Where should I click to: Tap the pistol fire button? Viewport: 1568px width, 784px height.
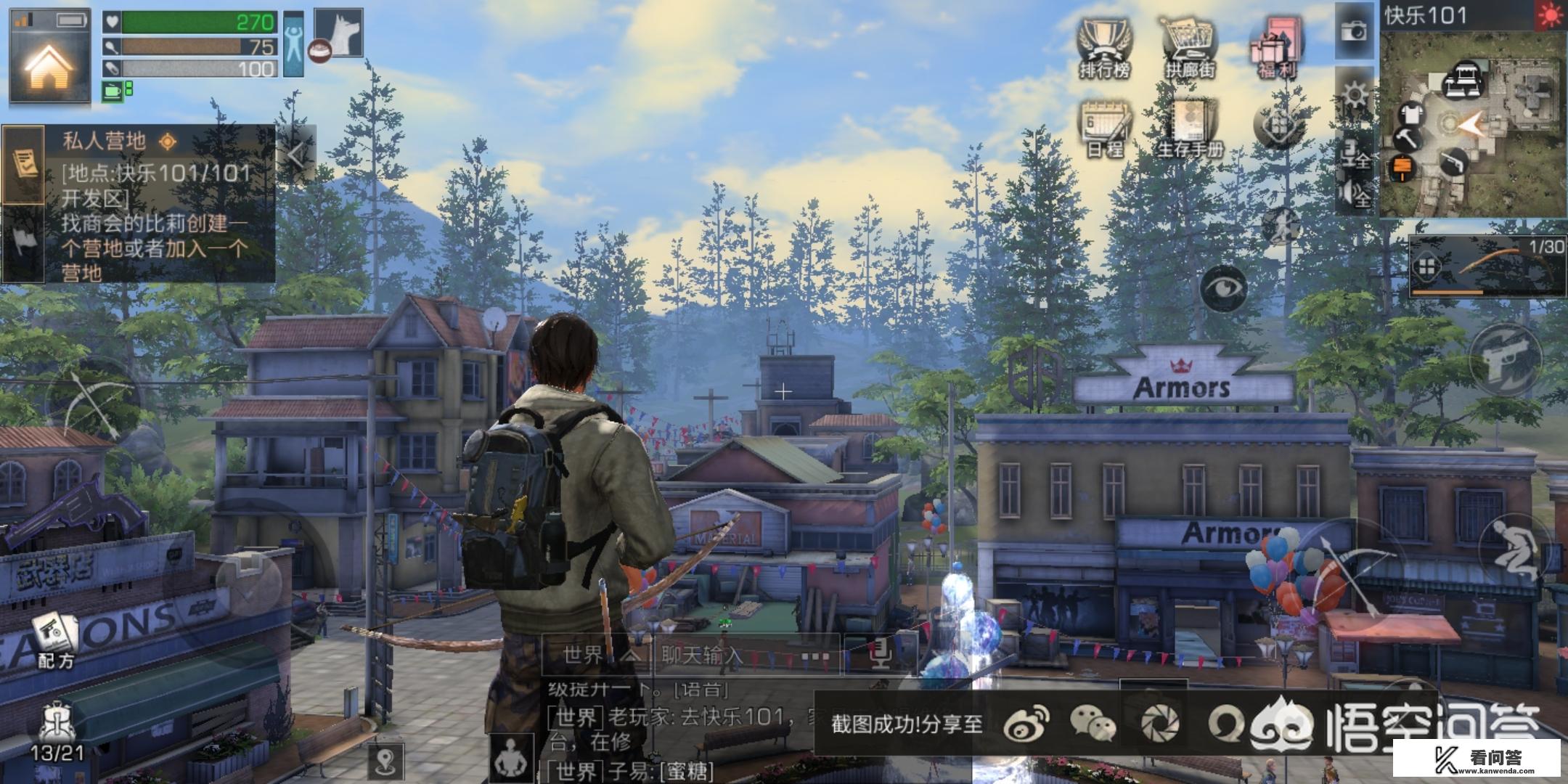1506,361
